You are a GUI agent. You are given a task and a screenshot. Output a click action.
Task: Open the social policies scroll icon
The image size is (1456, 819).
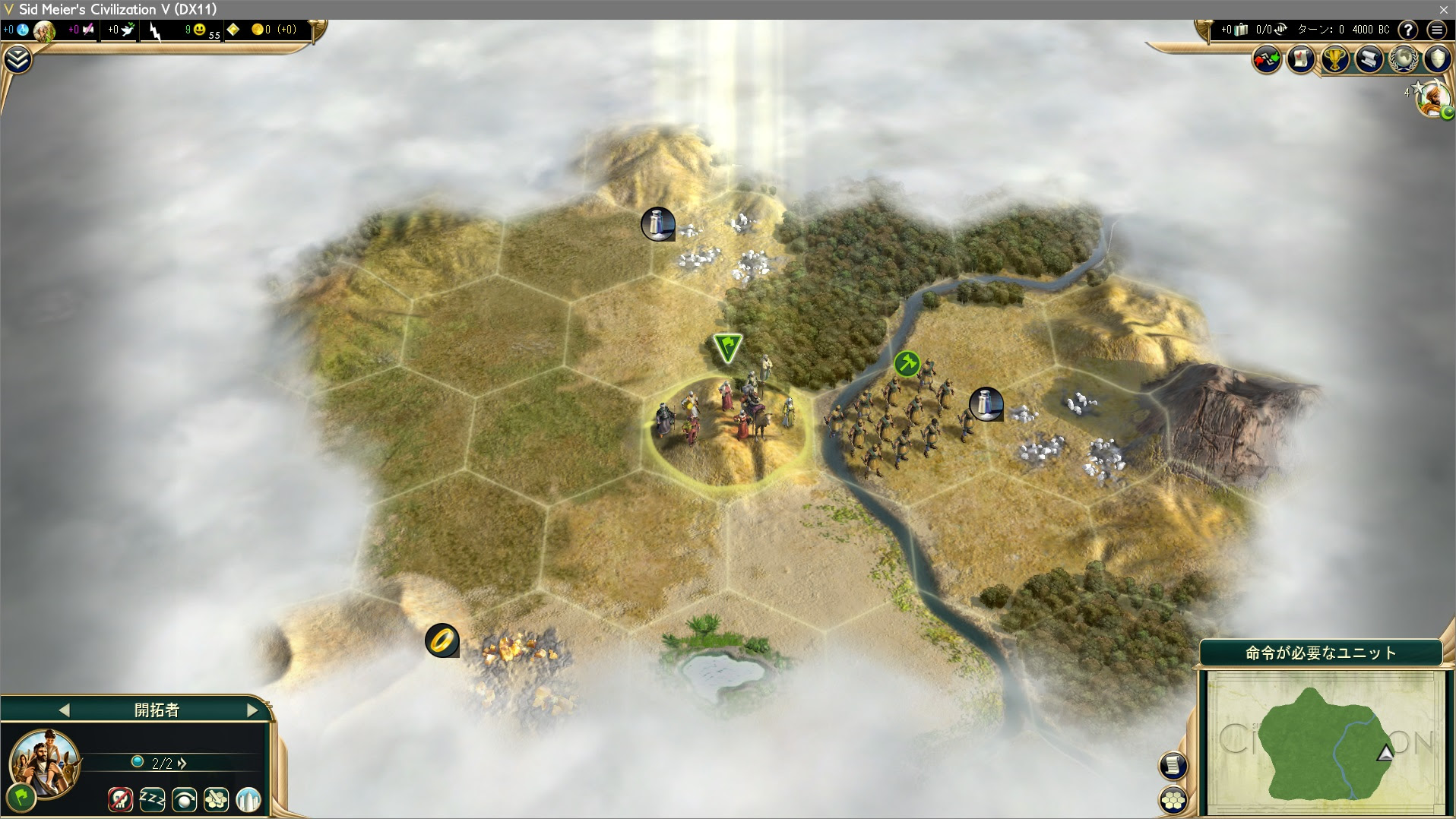1368,59
